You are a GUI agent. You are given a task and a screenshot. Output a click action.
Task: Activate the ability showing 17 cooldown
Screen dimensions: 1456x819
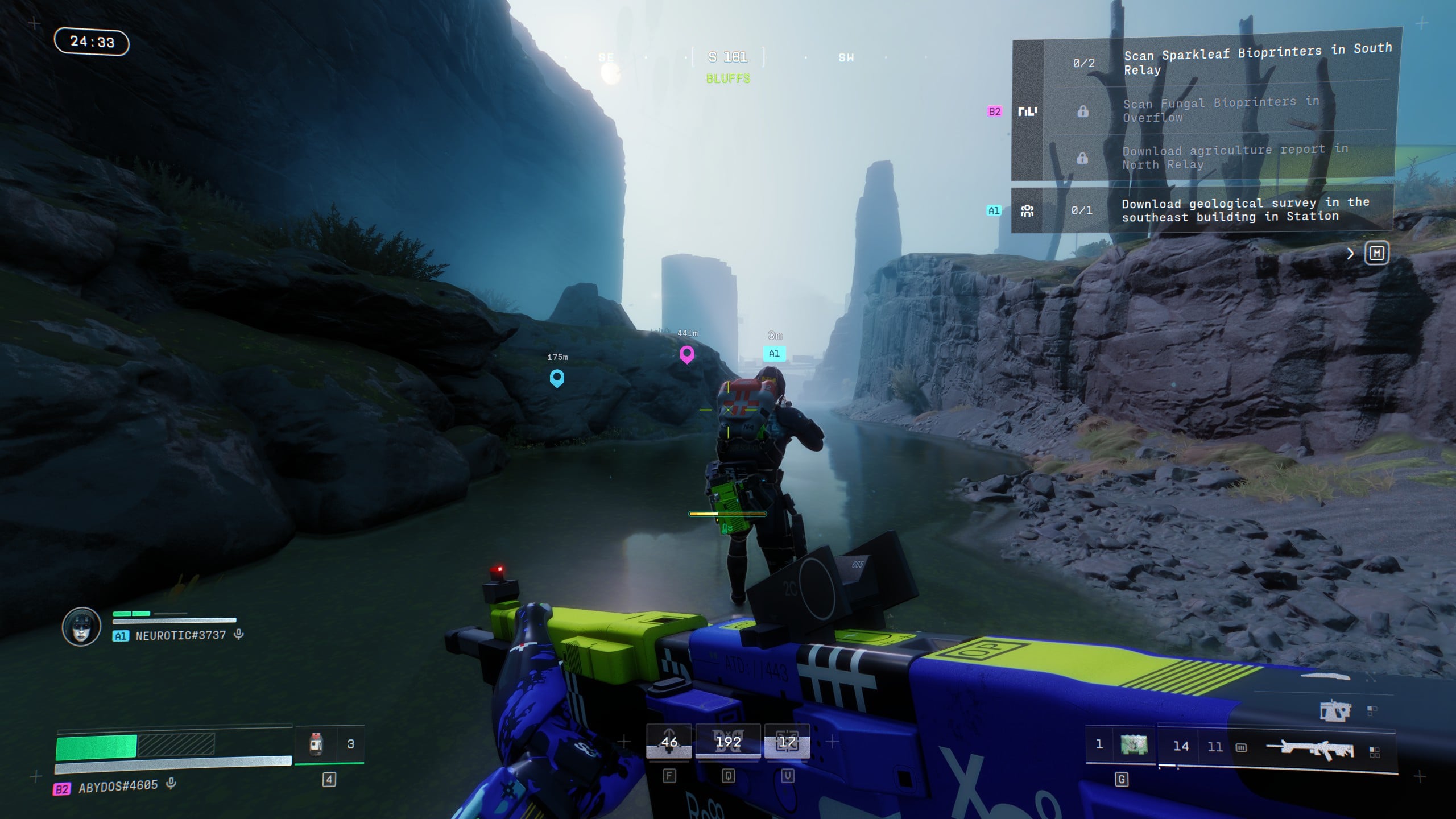[x=787, y=742]
